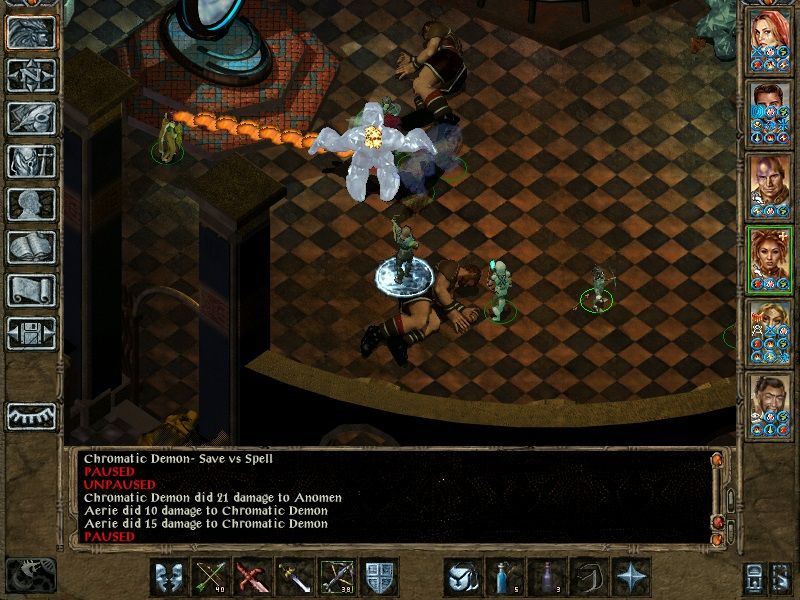The width and height of the screenshot is (800, 600).
Task: Select the shield guard action icon
Action: click(380, 577)
